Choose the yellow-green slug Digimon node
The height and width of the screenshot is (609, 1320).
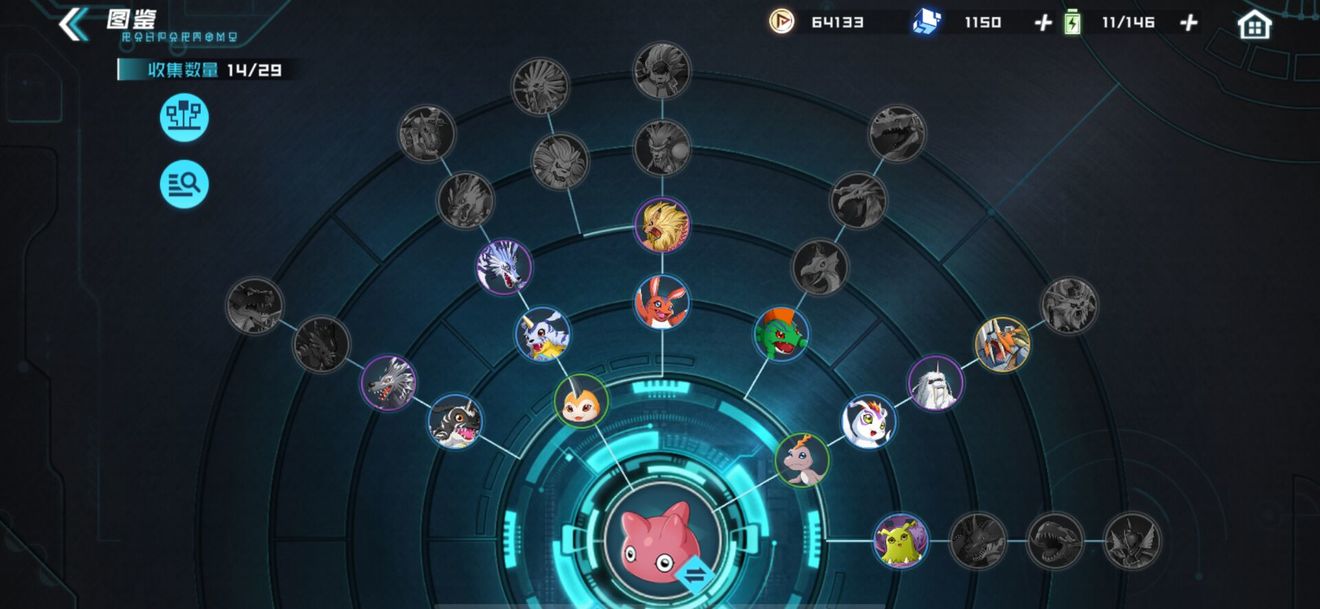pyautogui.click(x=900, y=541)
